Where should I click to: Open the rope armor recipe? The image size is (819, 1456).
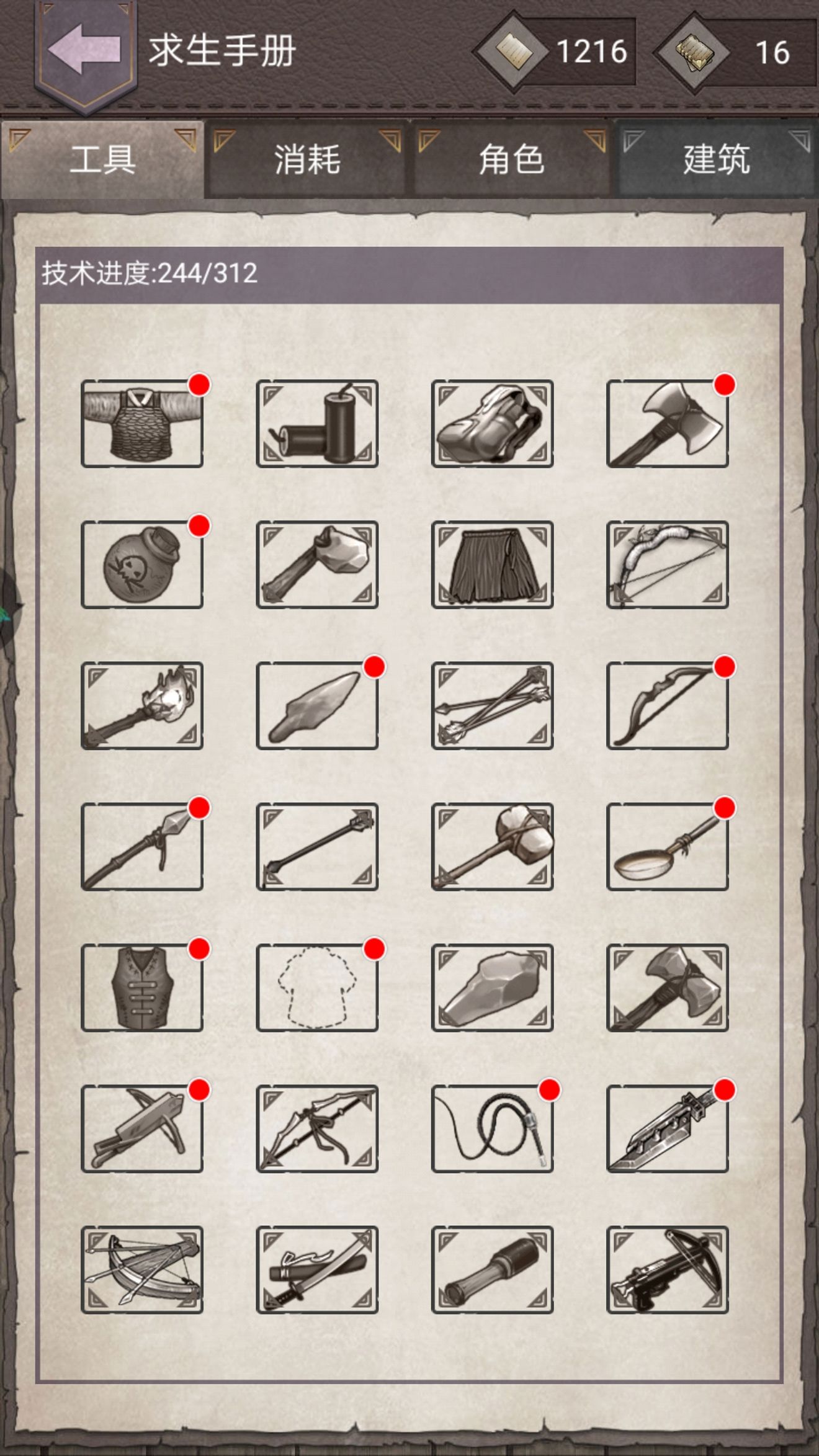(x=141, y=425)
